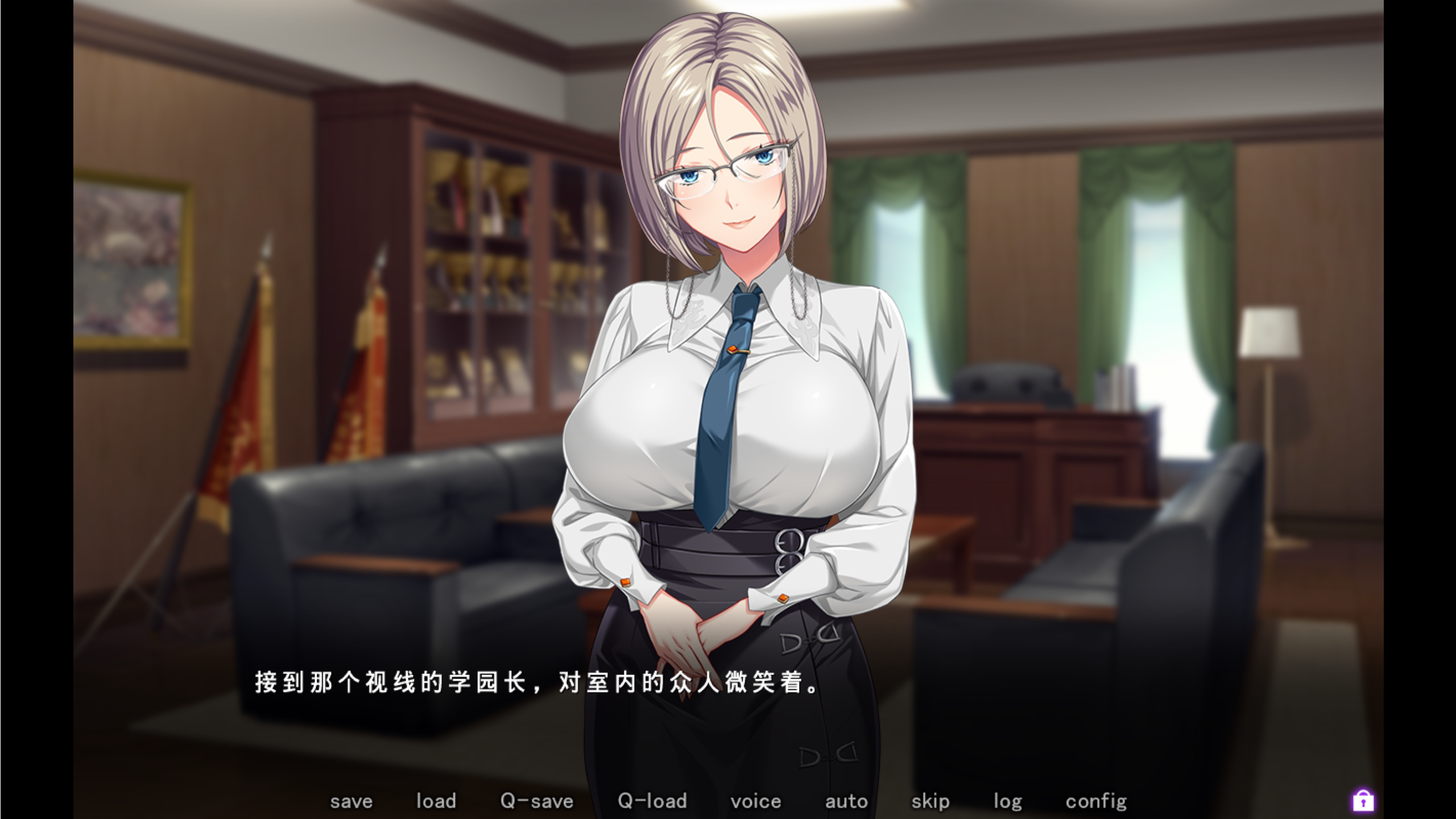Select save from the bottom menu bar

(x=351, y=801)
